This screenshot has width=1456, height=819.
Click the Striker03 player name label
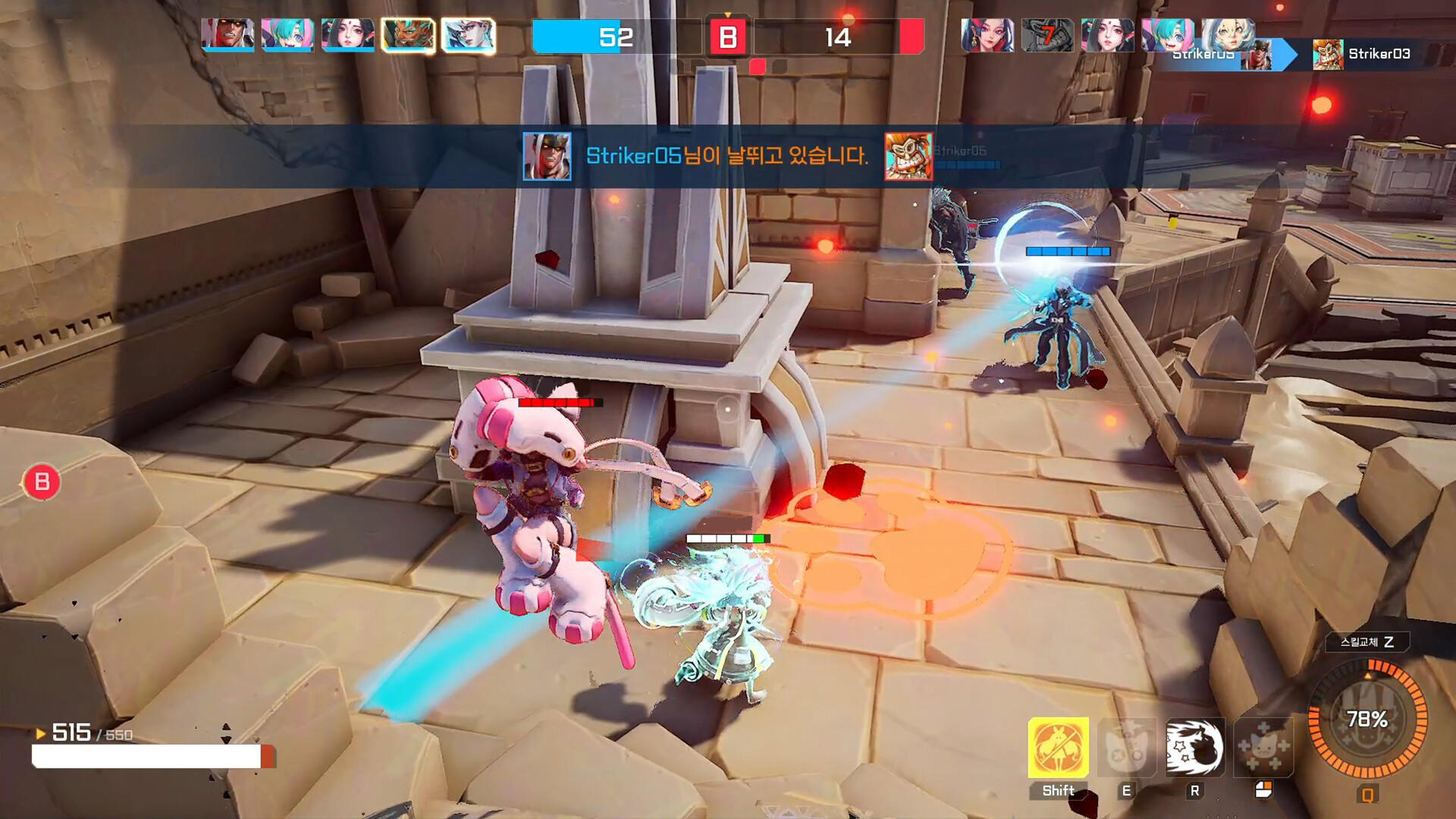(x=1379, y=52)
